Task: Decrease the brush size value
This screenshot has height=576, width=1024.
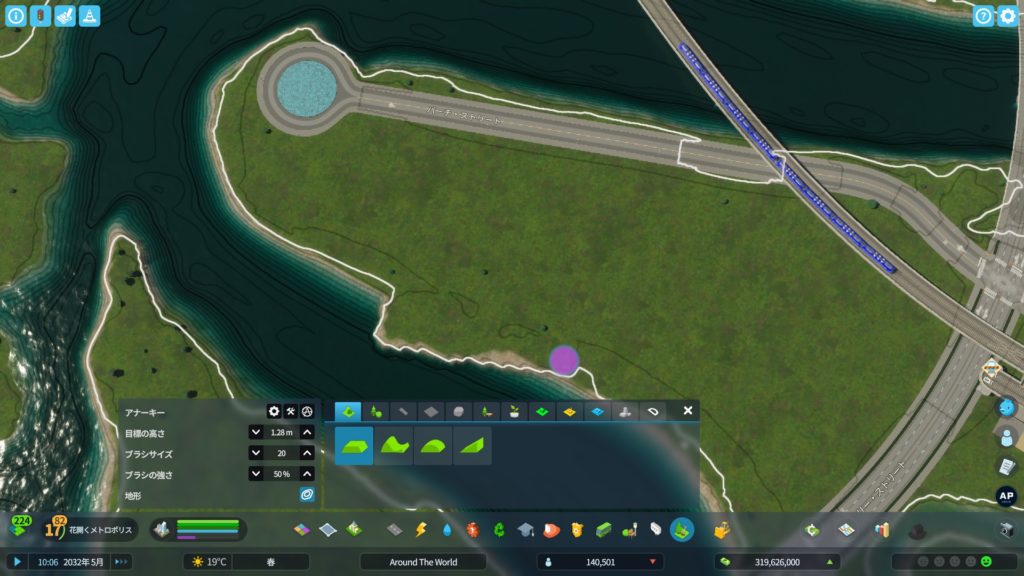Action: point(256,454)
